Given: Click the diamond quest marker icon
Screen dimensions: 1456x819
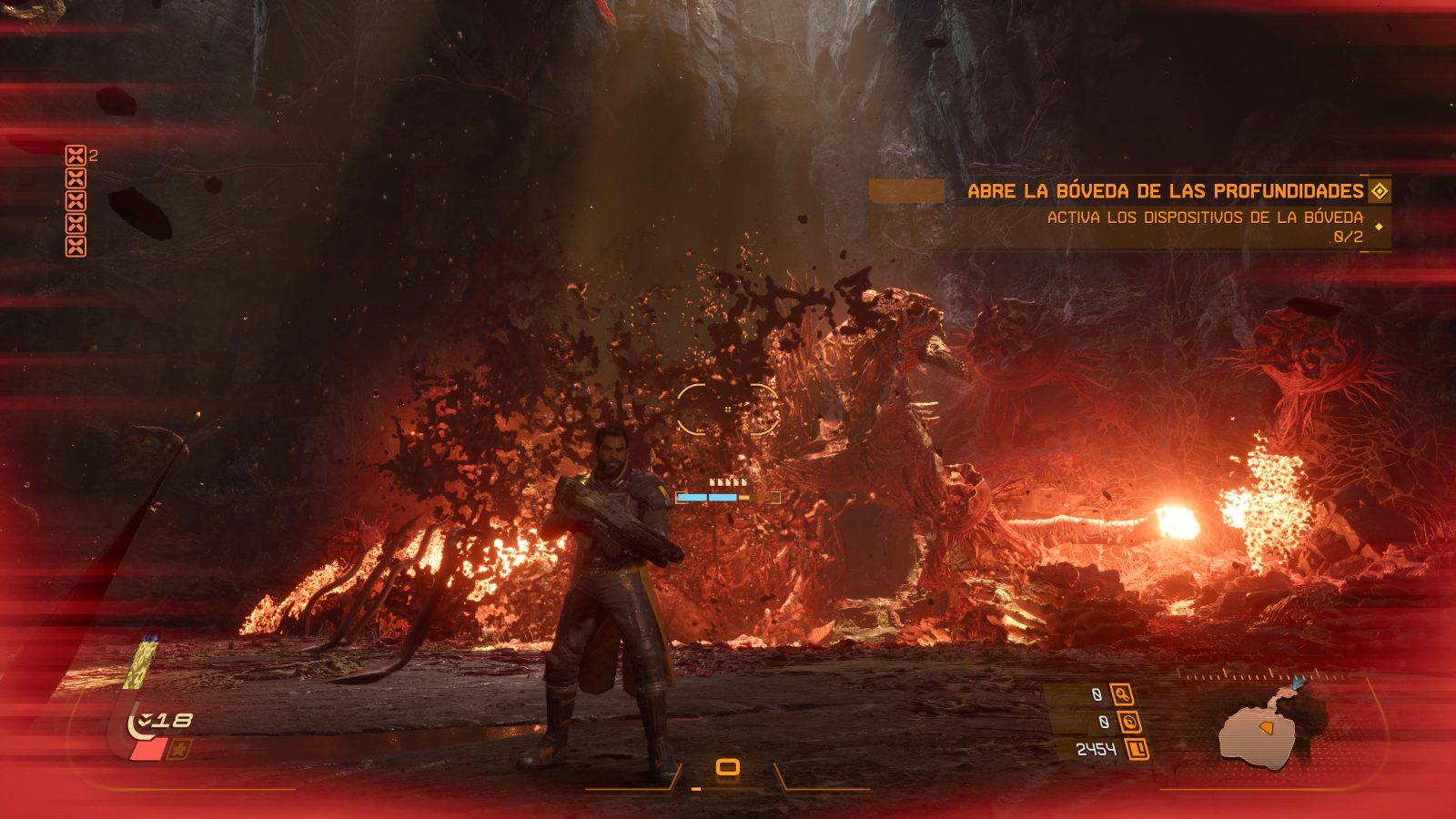Looking at the screenshot, I should coord(1380,191).
